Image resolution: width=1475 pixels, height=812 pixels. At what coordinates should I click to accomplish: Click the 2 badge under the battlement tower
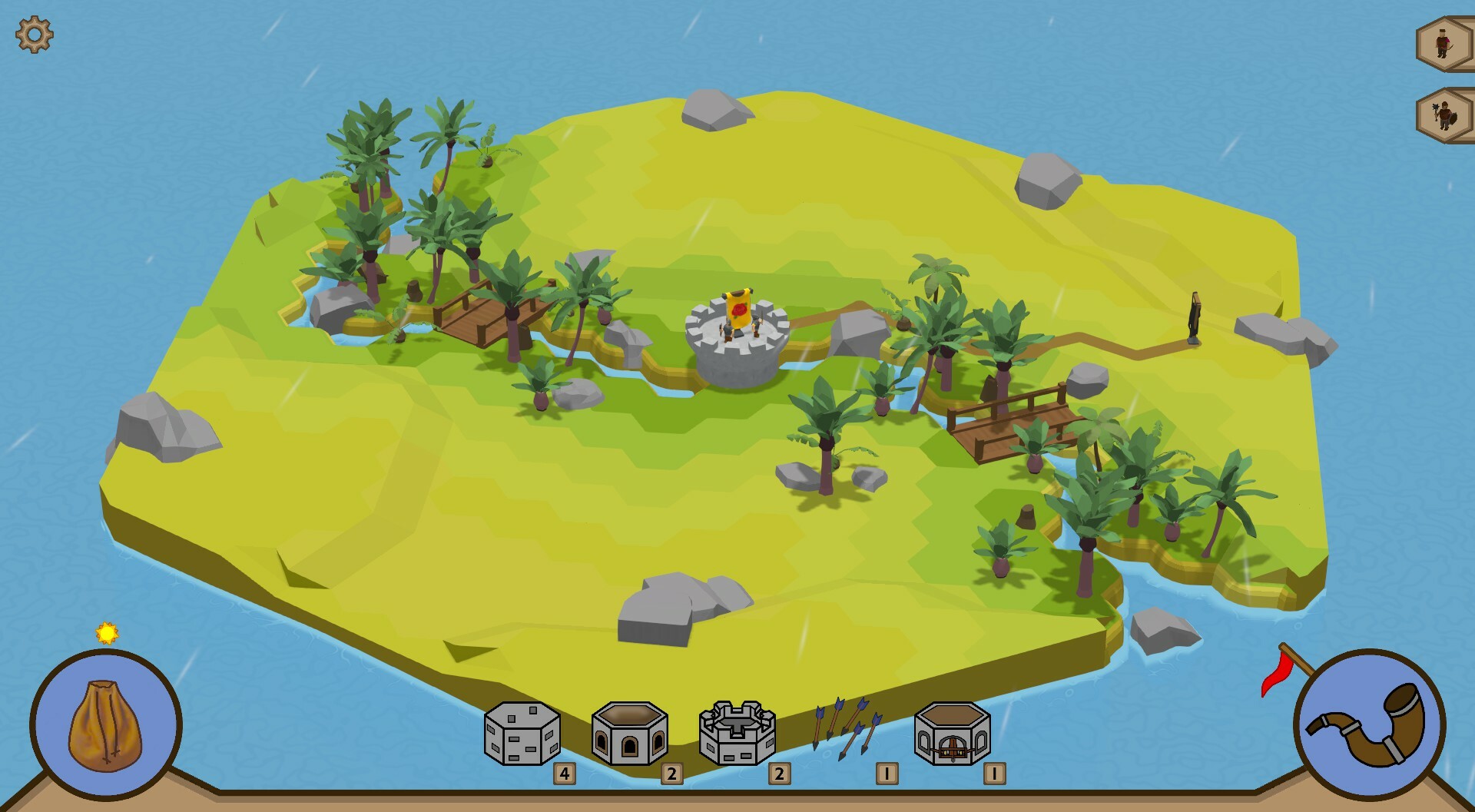coord(780,772)
